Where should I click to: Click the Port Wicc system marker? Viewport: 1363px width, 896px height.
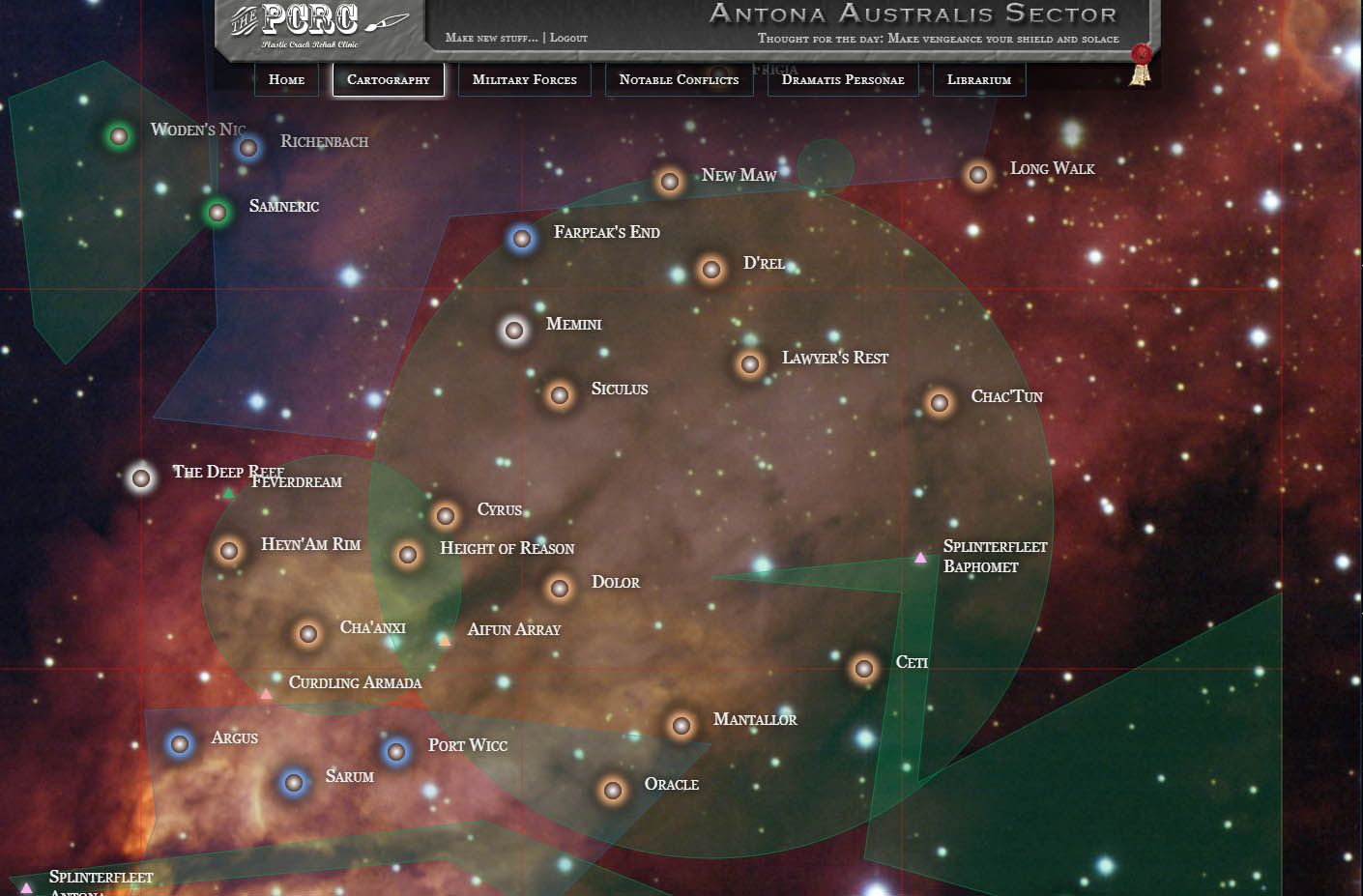pos(395,751)
